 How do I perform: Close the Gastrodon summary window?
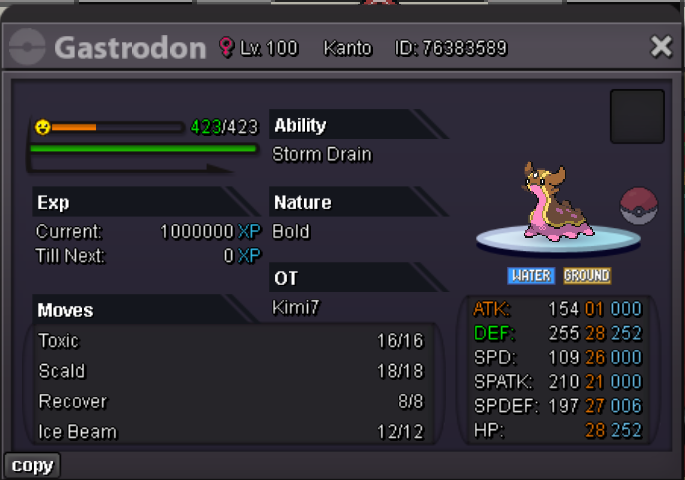point(661,46)
